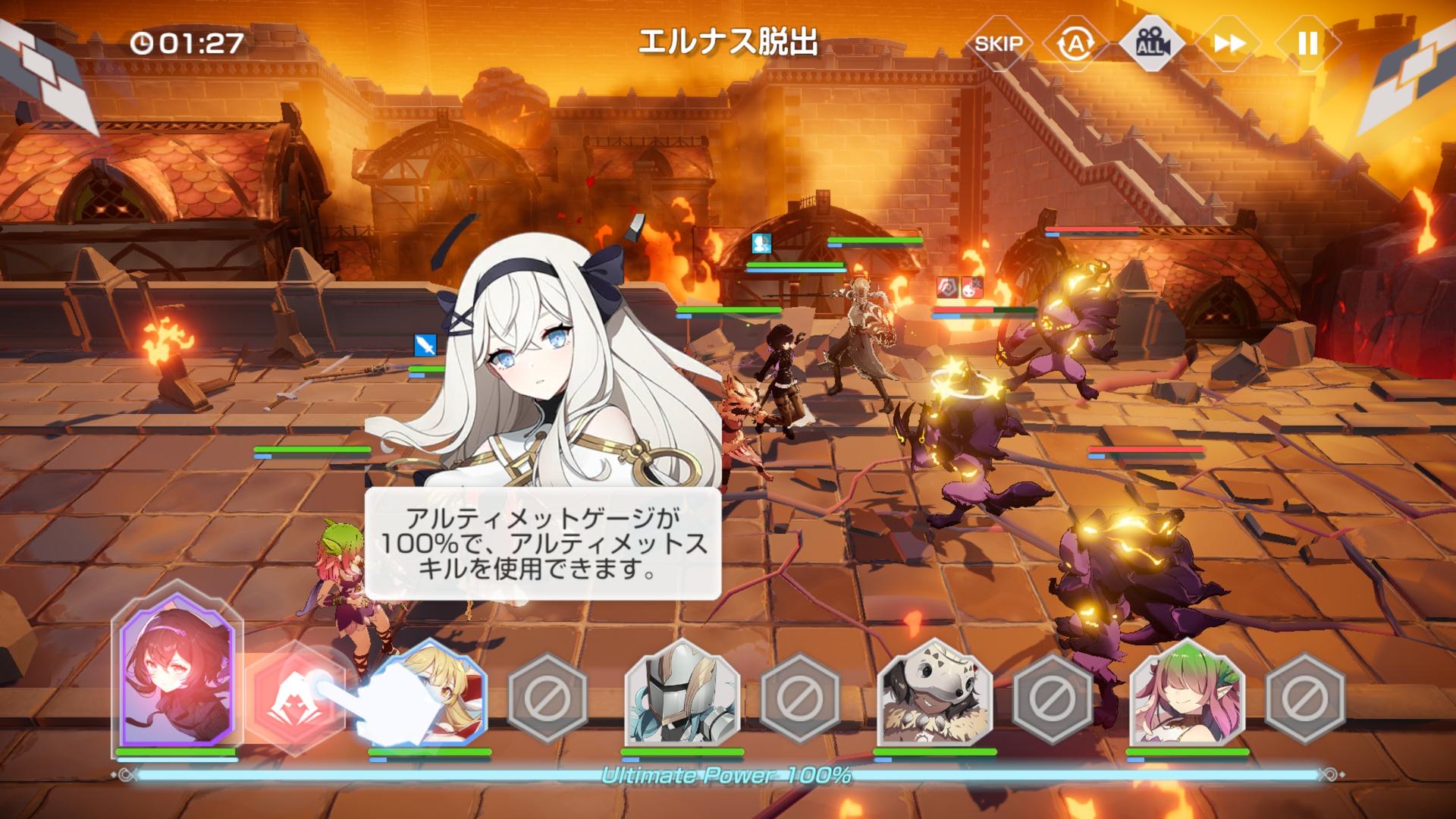Activate the fast-forward speed button

1229,44
